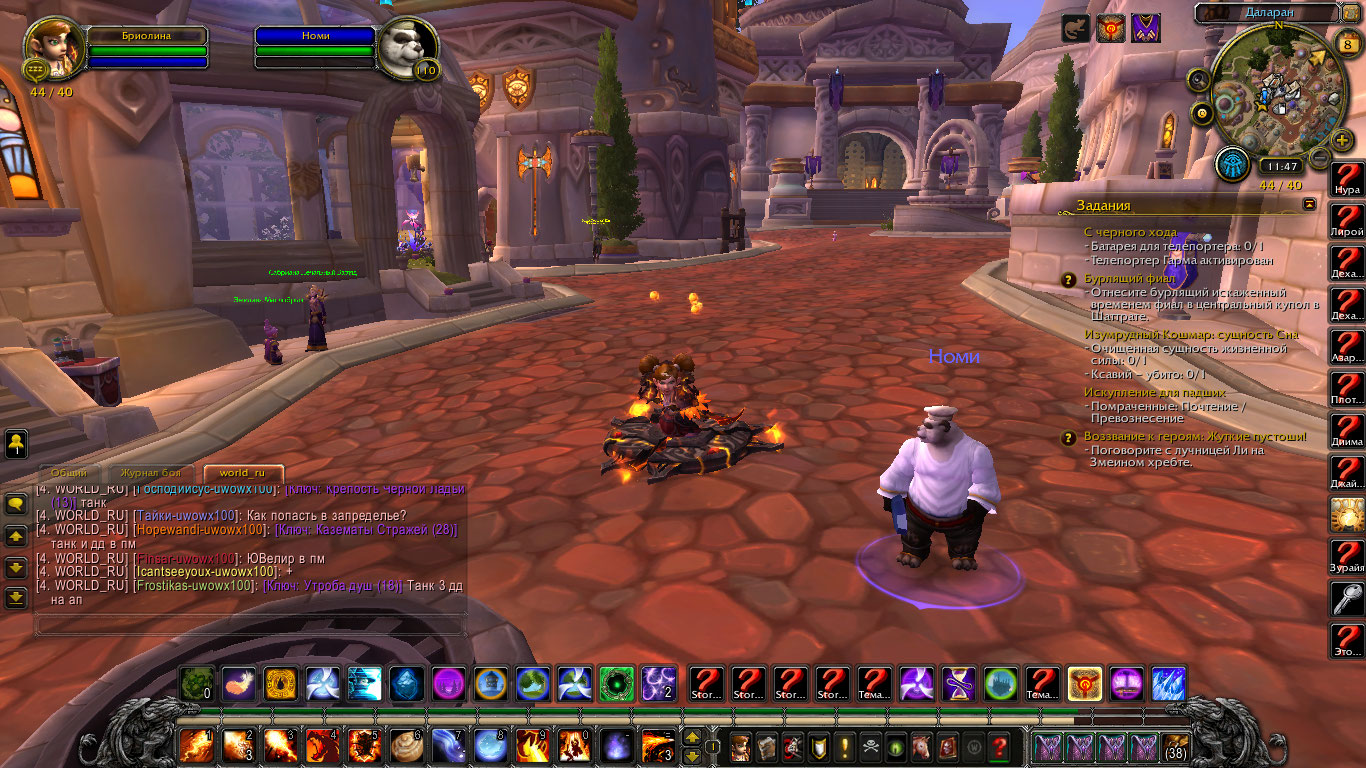
Task: Zoom in the minimap with plus button
Action: [x=1342, y=139]
